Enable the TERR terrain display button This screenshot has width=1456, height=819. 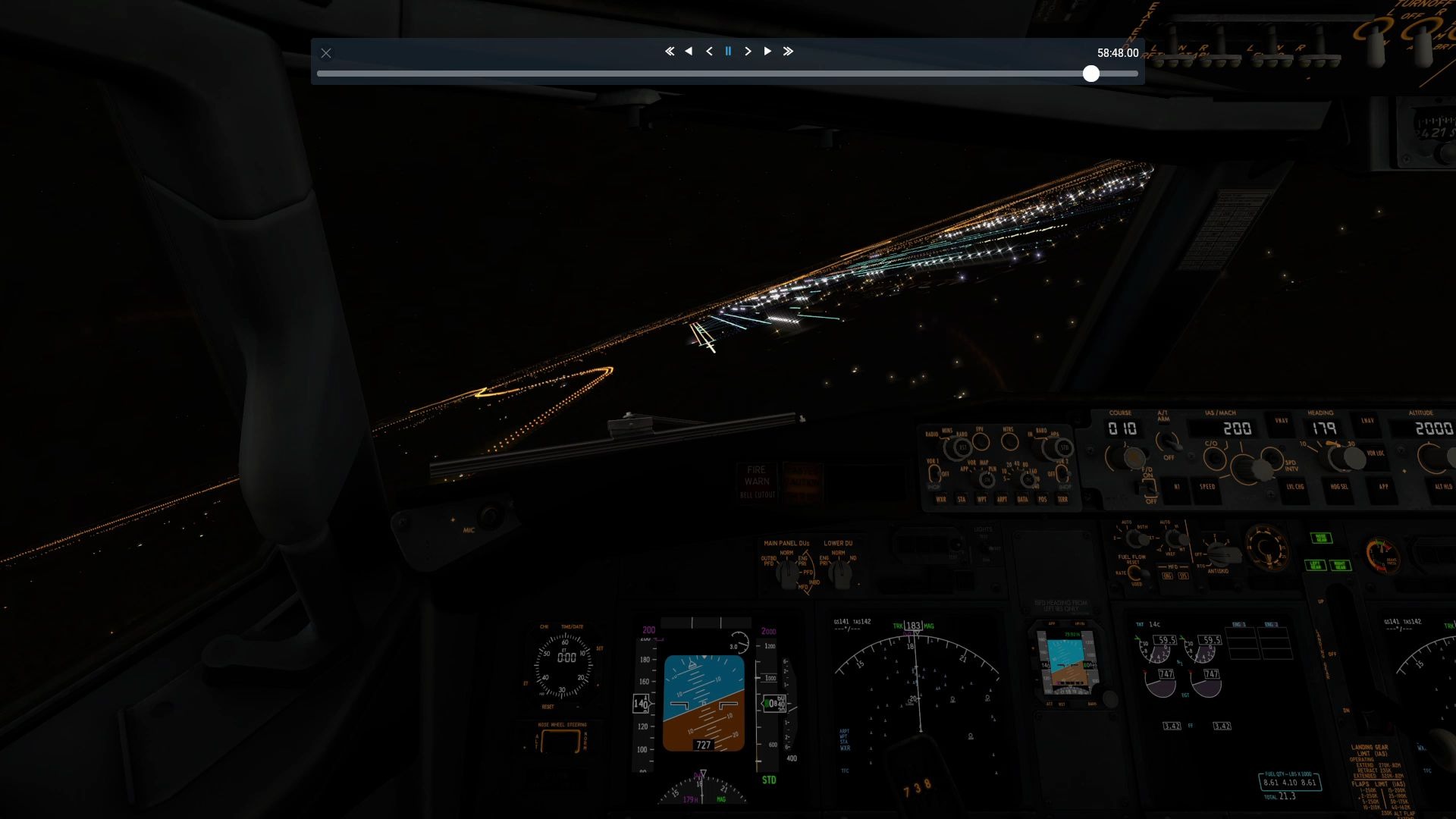point(1062,499)
